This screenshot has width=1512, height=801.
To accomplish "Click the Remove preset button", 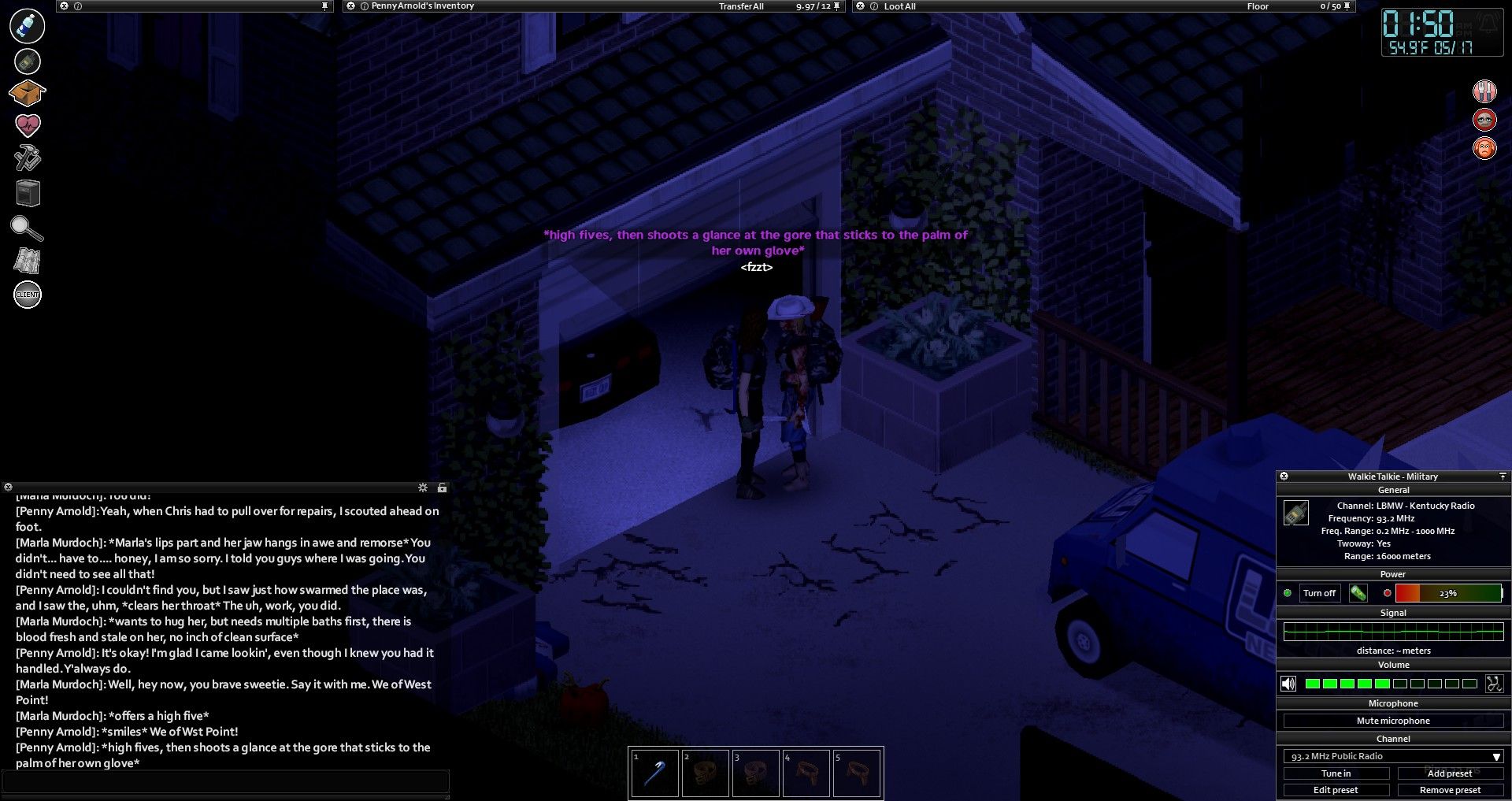I will 1450,790.
